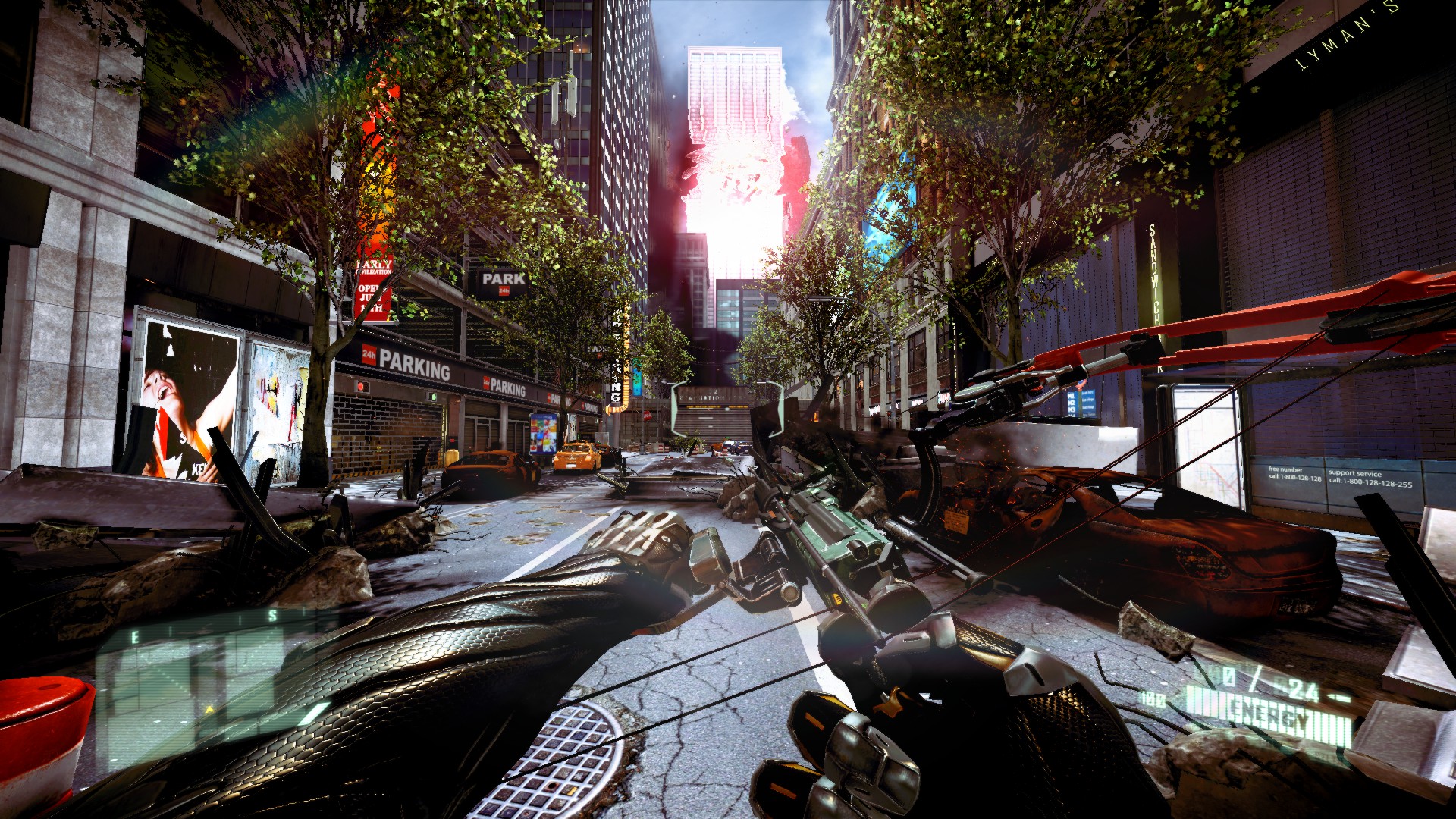Click the red warning light near the garage door

coord(361,387)
